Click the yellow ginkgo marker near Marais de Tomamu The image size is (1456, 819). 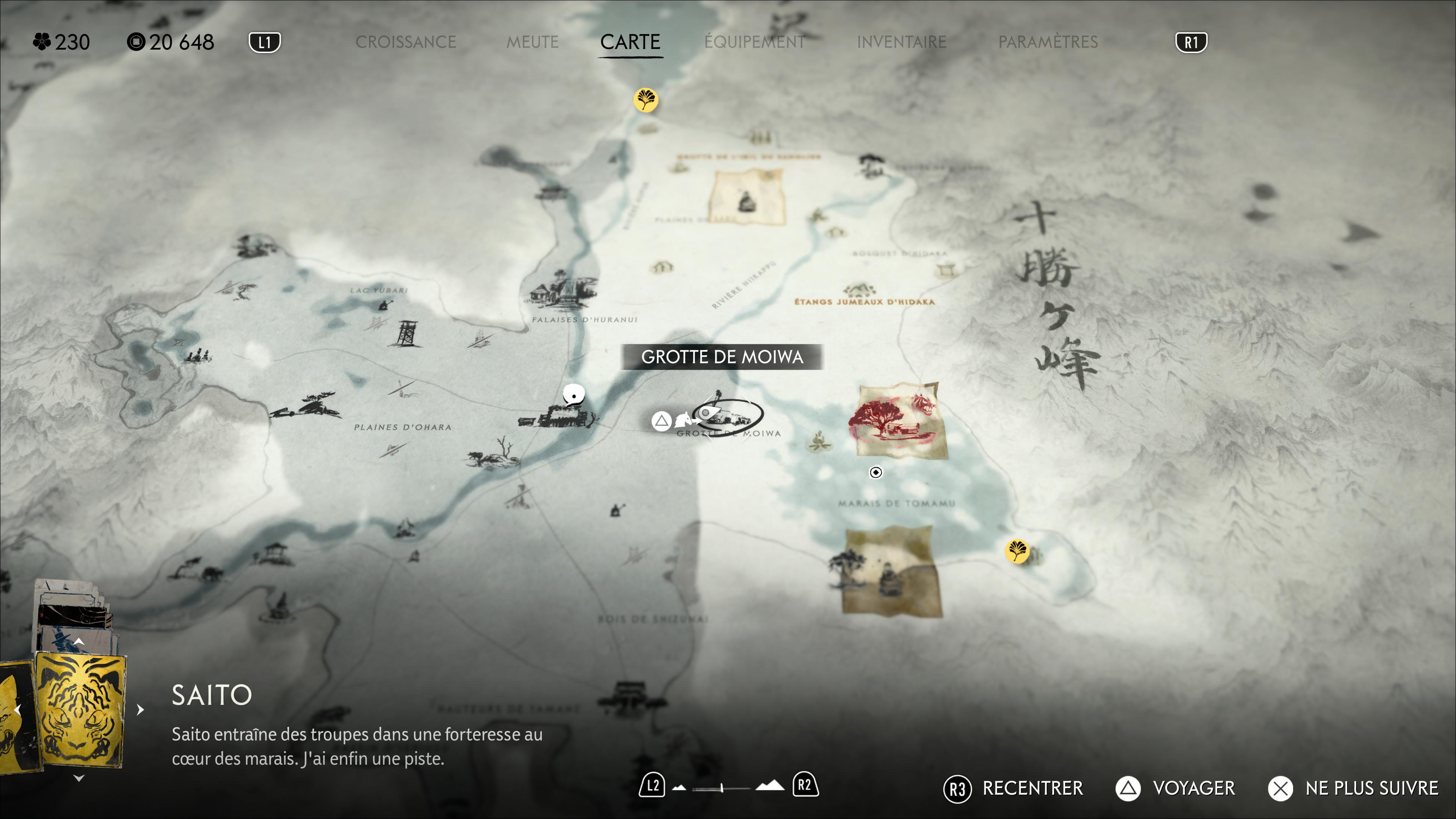1017,551
